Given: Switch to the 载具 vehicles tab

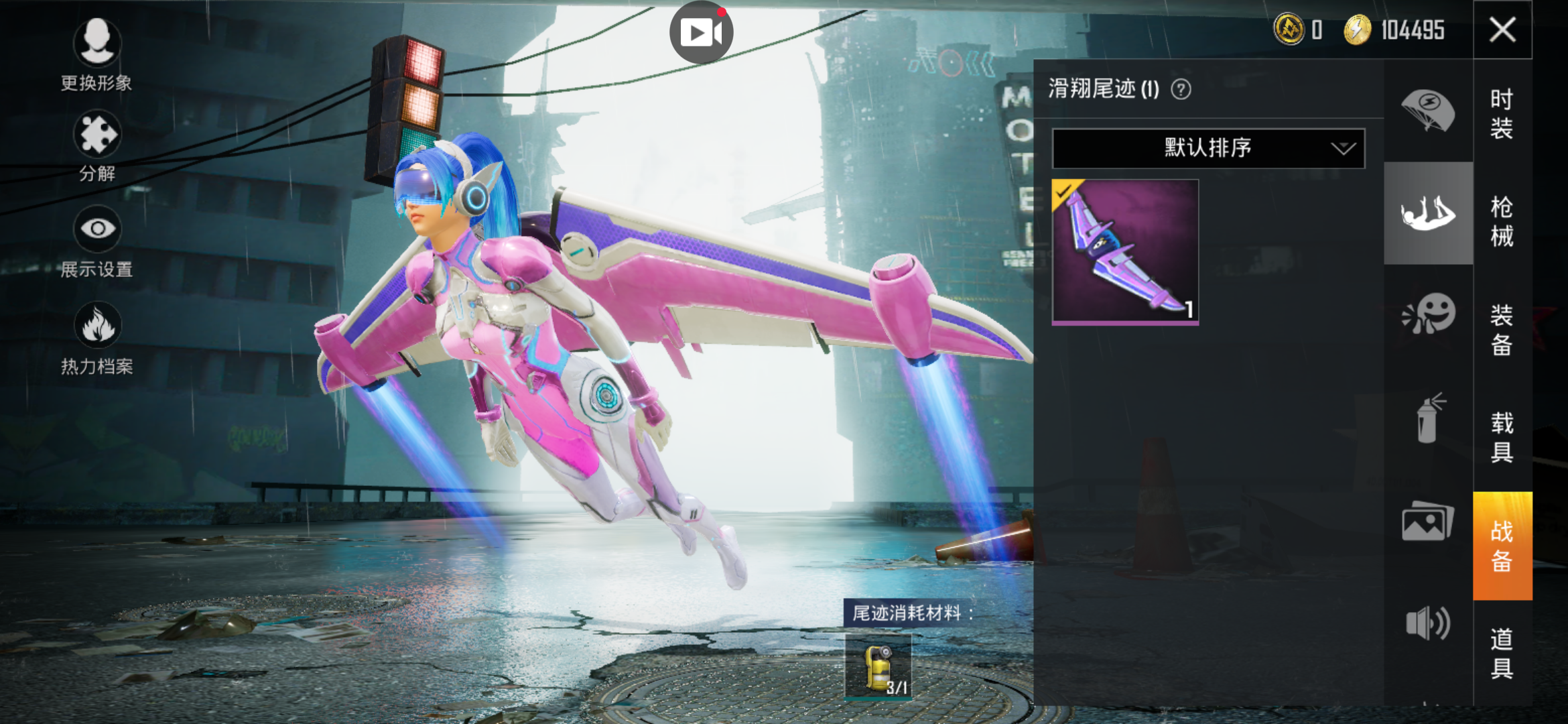Looking at the screenshot, I should (x=1502, y=437).
